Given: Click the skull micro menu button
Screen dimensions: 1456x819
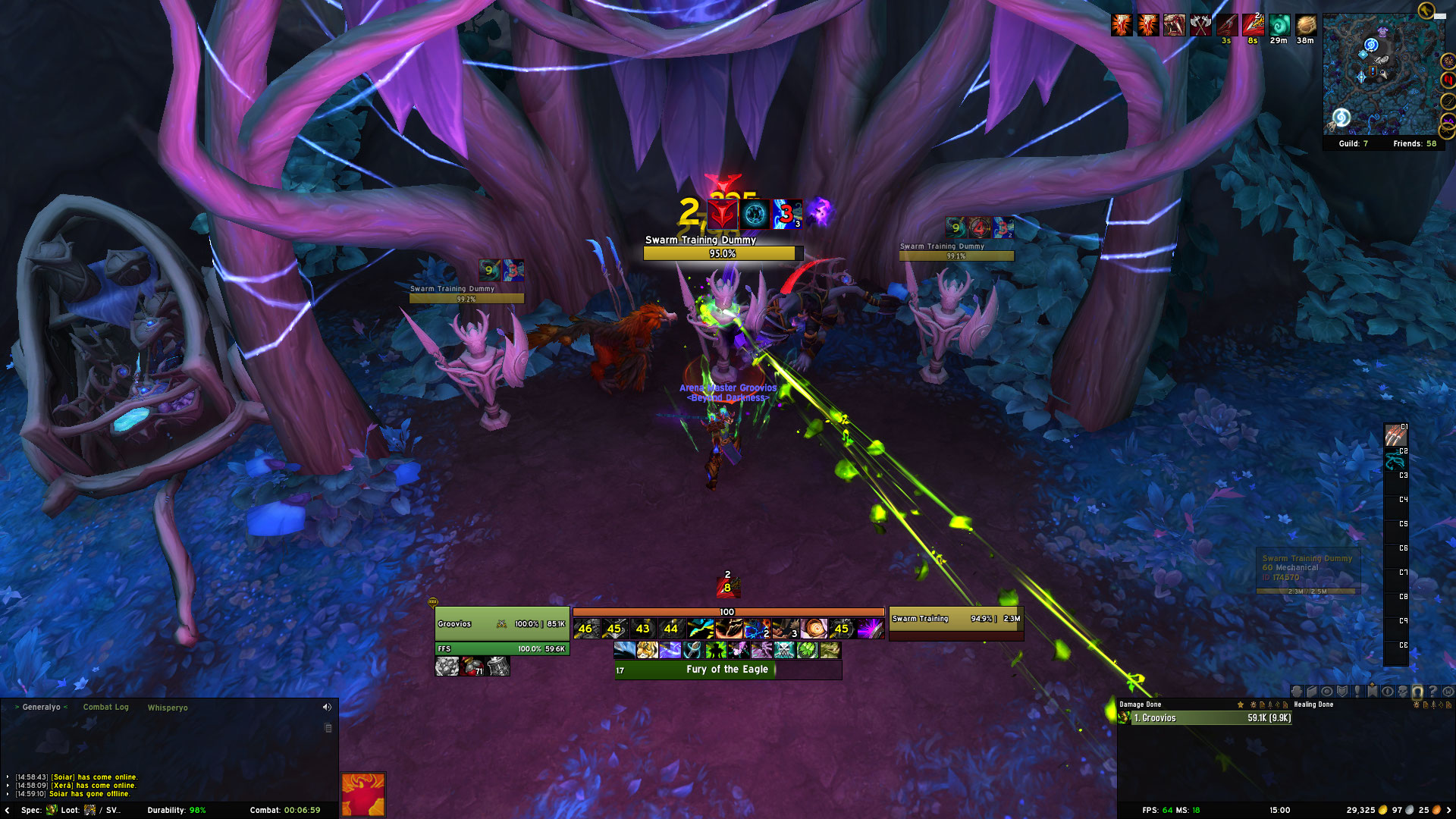Looking at the screenshot, I should [1402, 692].
